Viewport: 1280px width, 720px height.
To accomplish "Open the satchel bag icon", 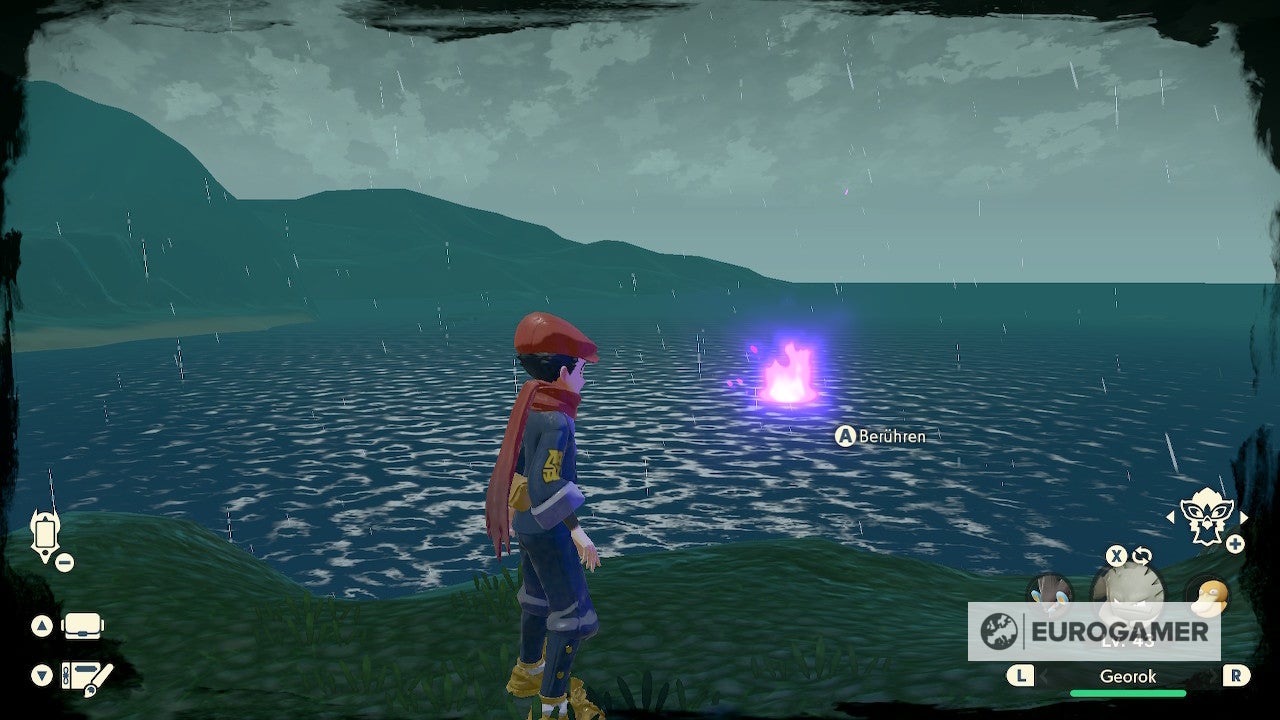I will click(x=82, y=626).
